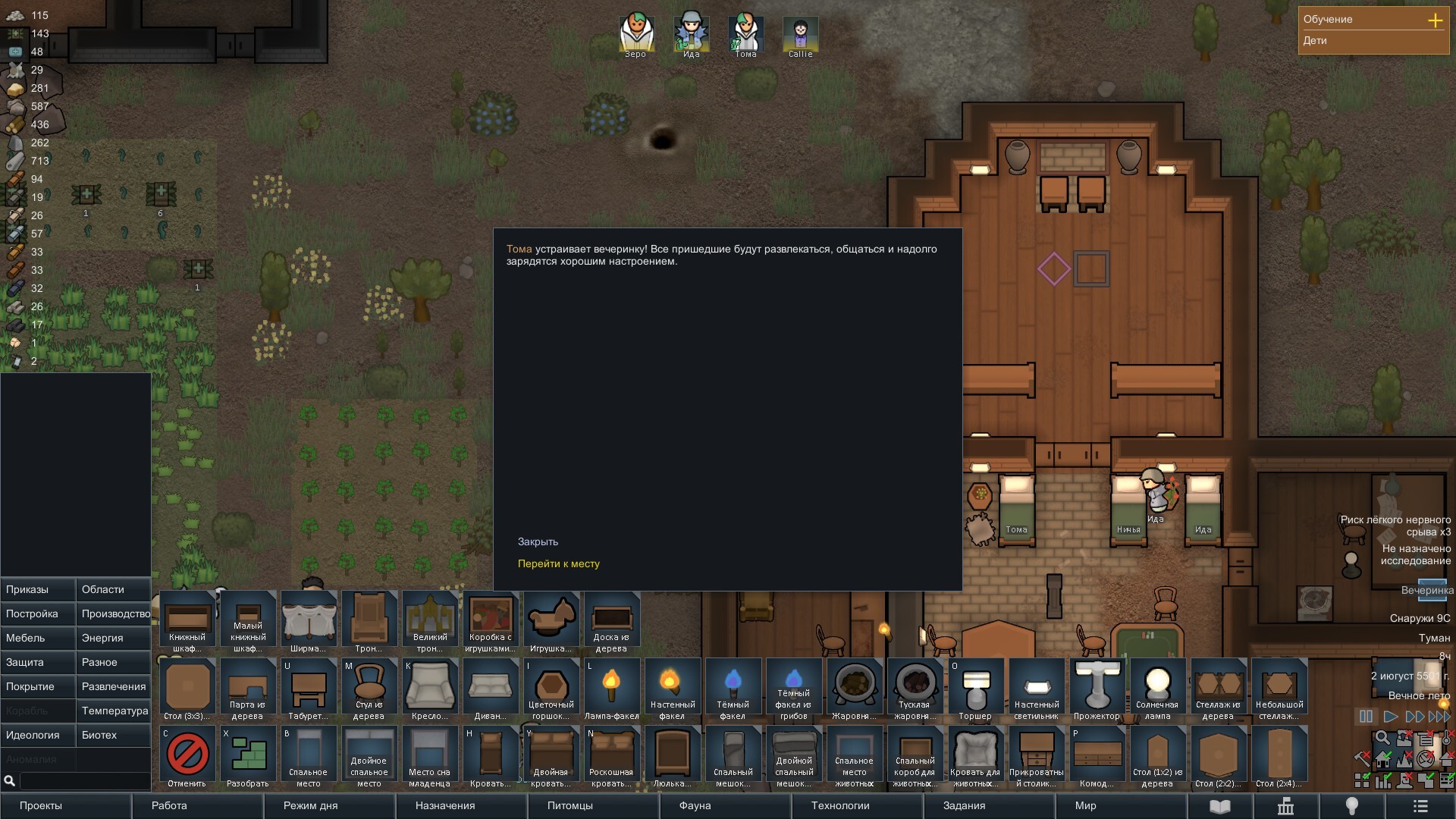The width and height of the screenshot is (1456, 819).
Task: Switch to the Температура category
Action: pyautogui.click(x=114, y=711)
